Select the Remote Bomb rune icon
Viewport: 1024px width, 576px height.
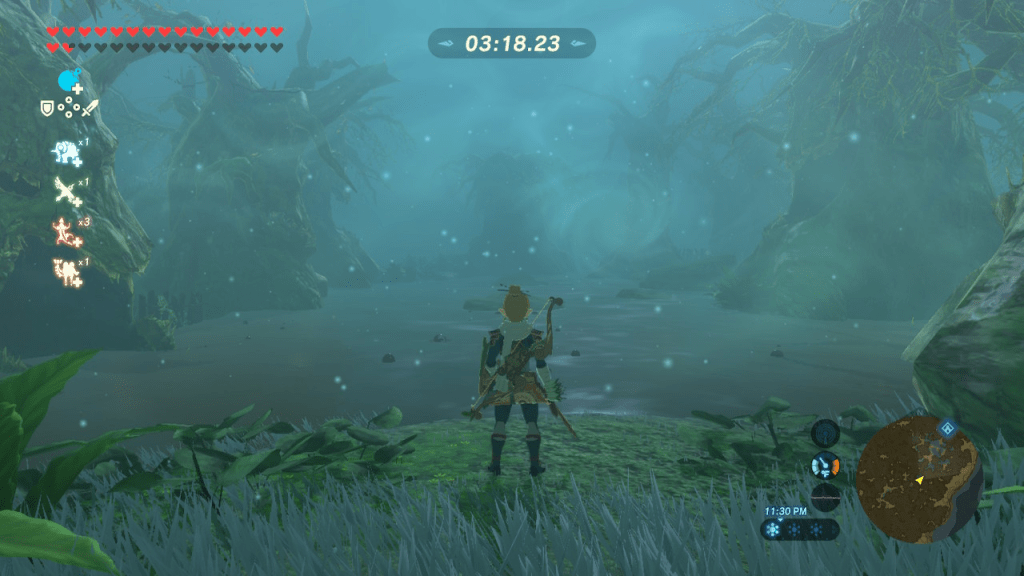pos(68,80)
